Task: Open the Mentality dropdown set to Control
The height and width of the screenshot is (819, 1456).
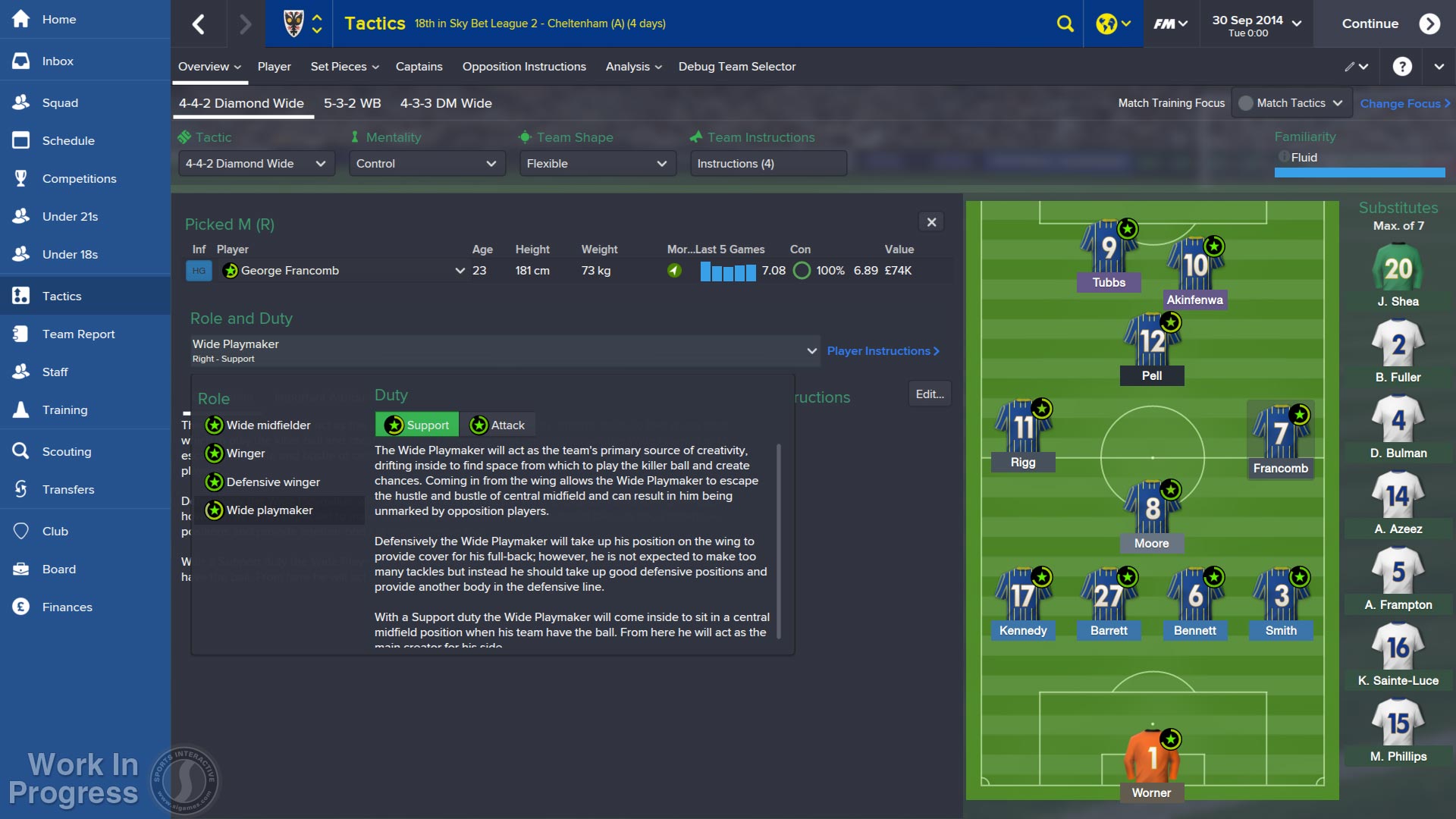Action: [427, 164]
